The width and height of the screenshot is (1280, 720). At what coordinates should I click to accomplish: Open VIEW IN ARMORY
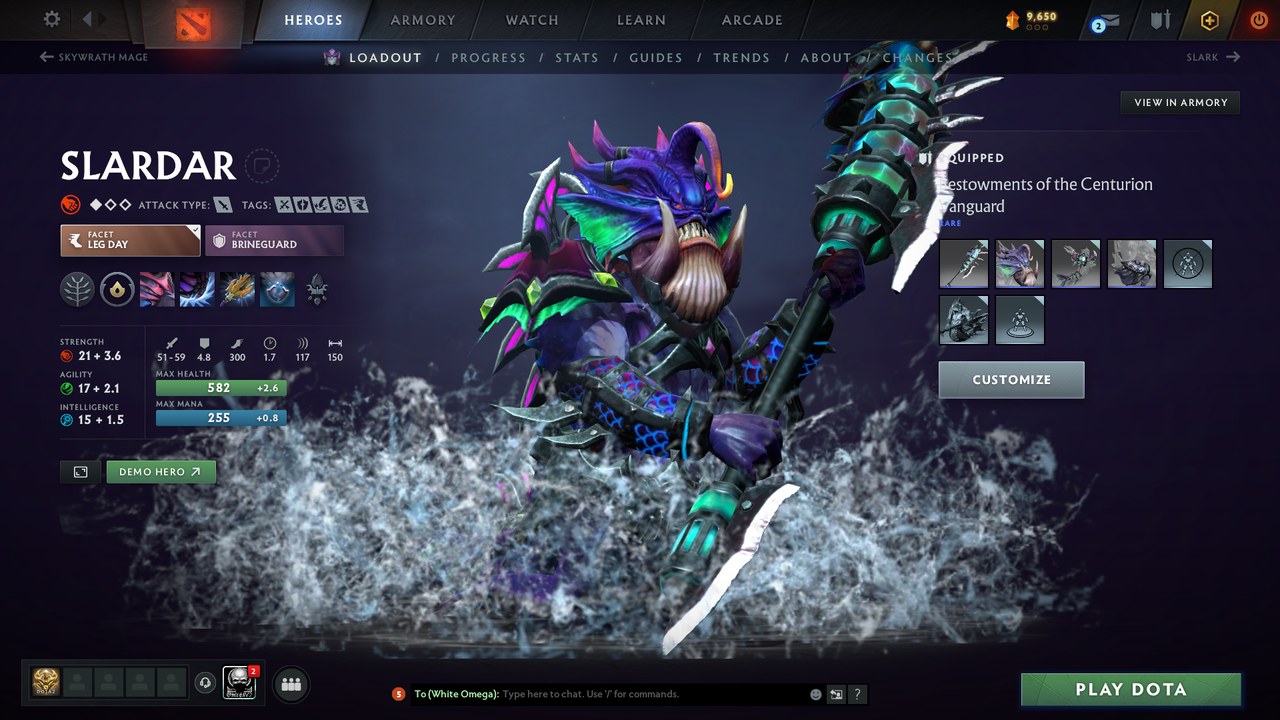tap(1179, 102)
